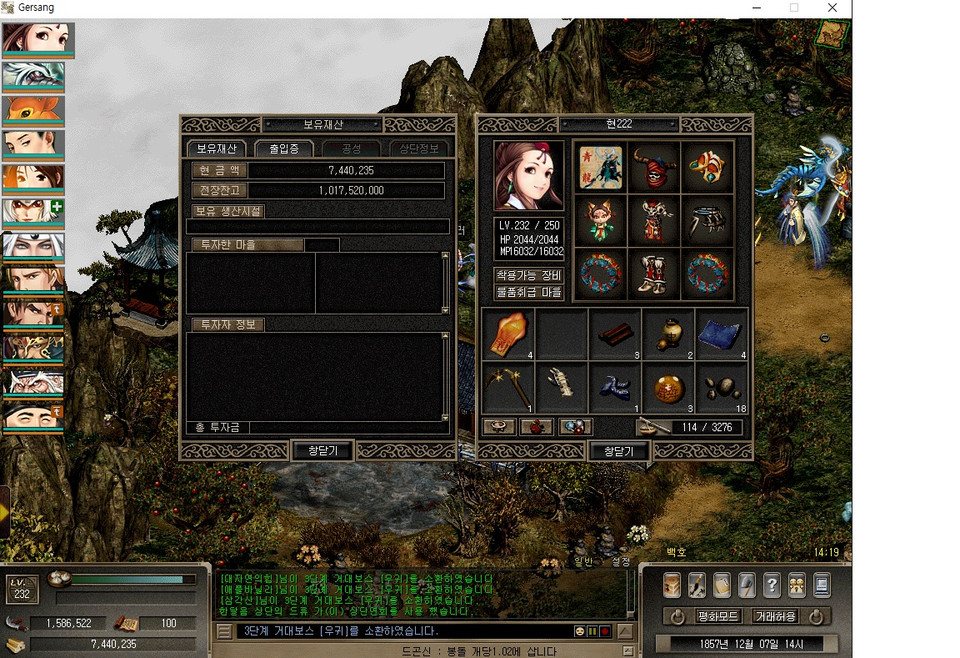The image size is (960, 658).
Task: Select the stack of 18 stones
Action: 721,387
